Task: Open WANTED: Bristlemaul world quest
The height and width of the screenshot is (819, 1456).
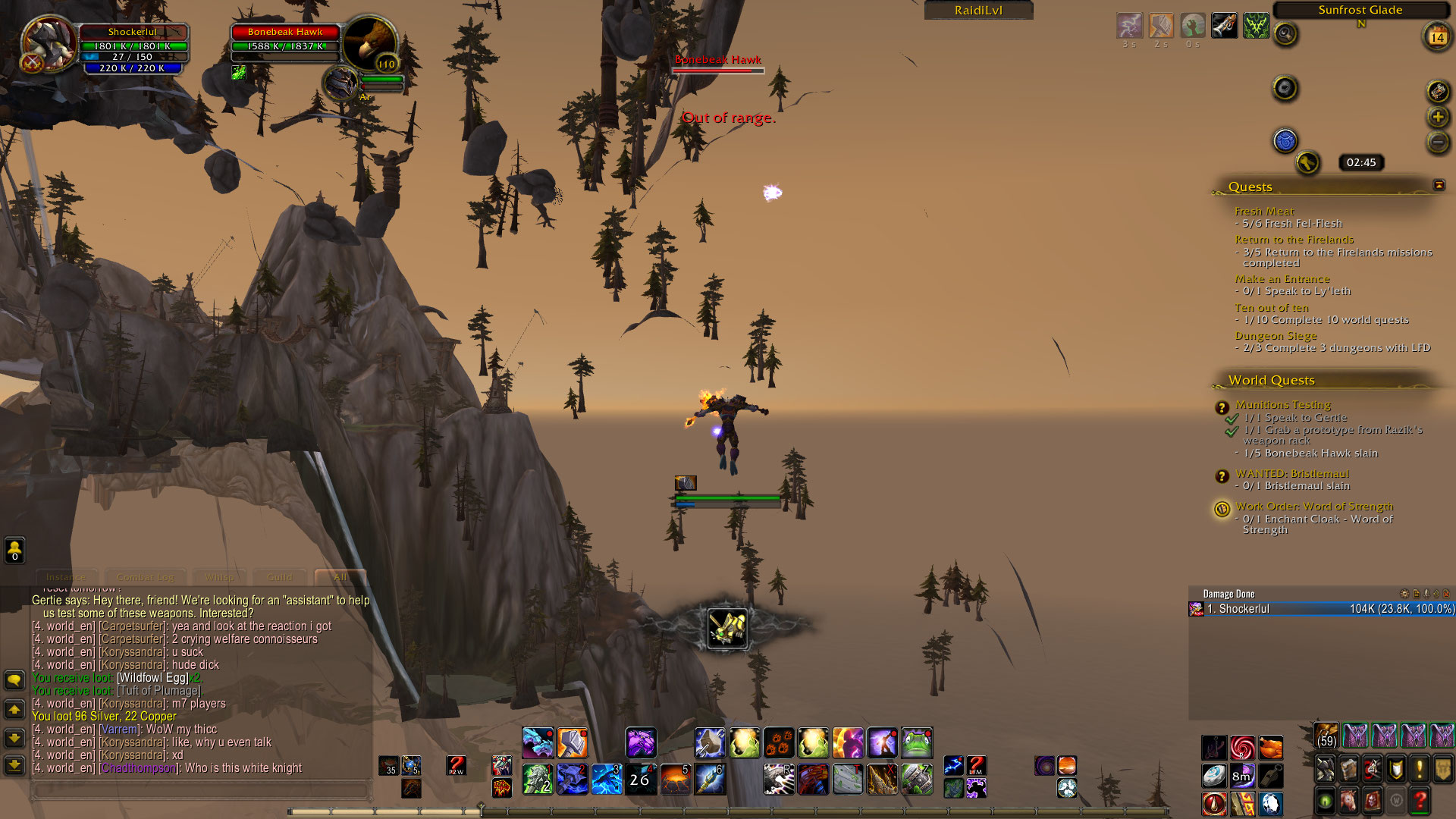Action: click(1292, 473)
